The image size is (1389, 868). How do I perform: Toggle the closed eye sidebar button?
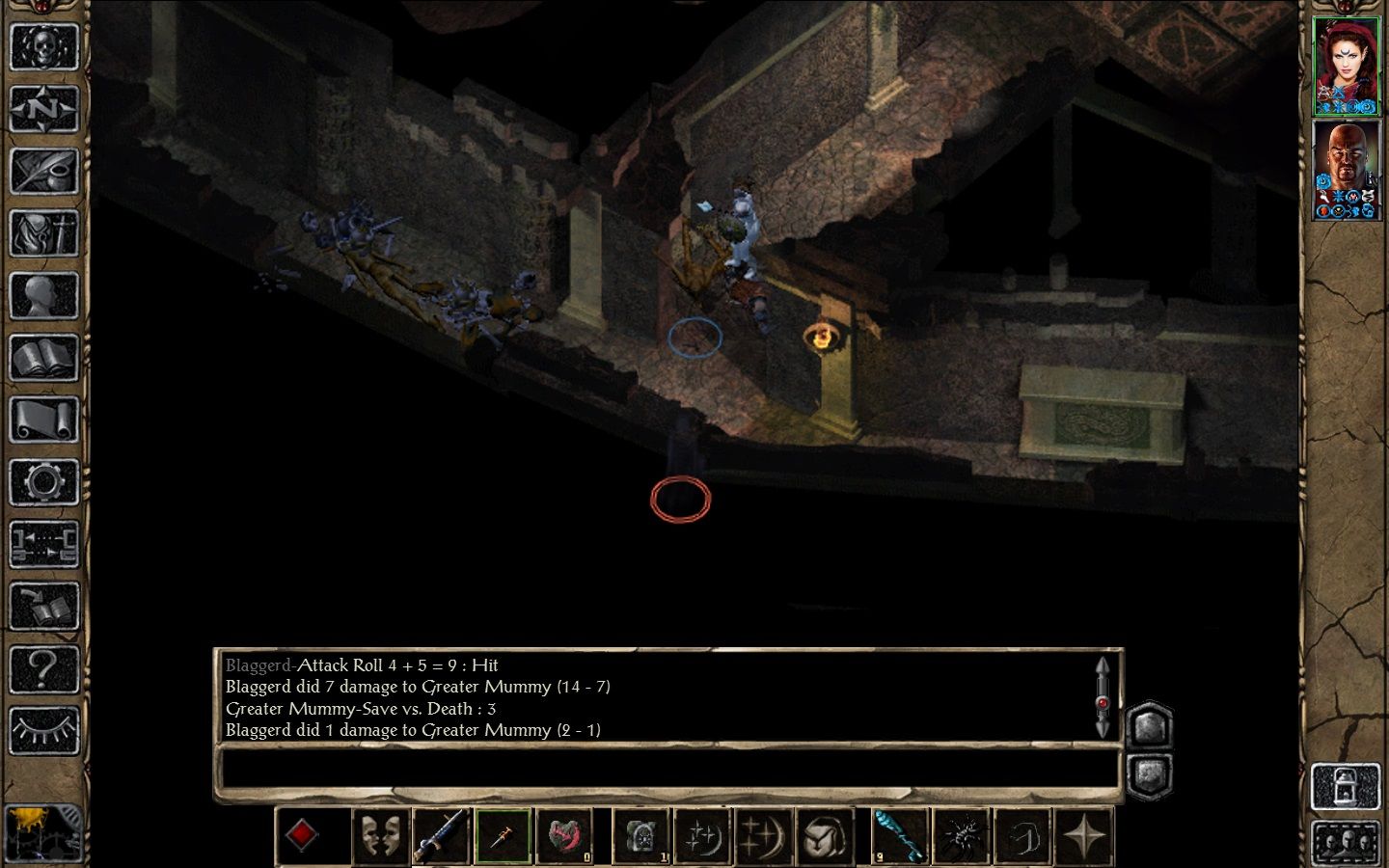click(x=43, y=731)
